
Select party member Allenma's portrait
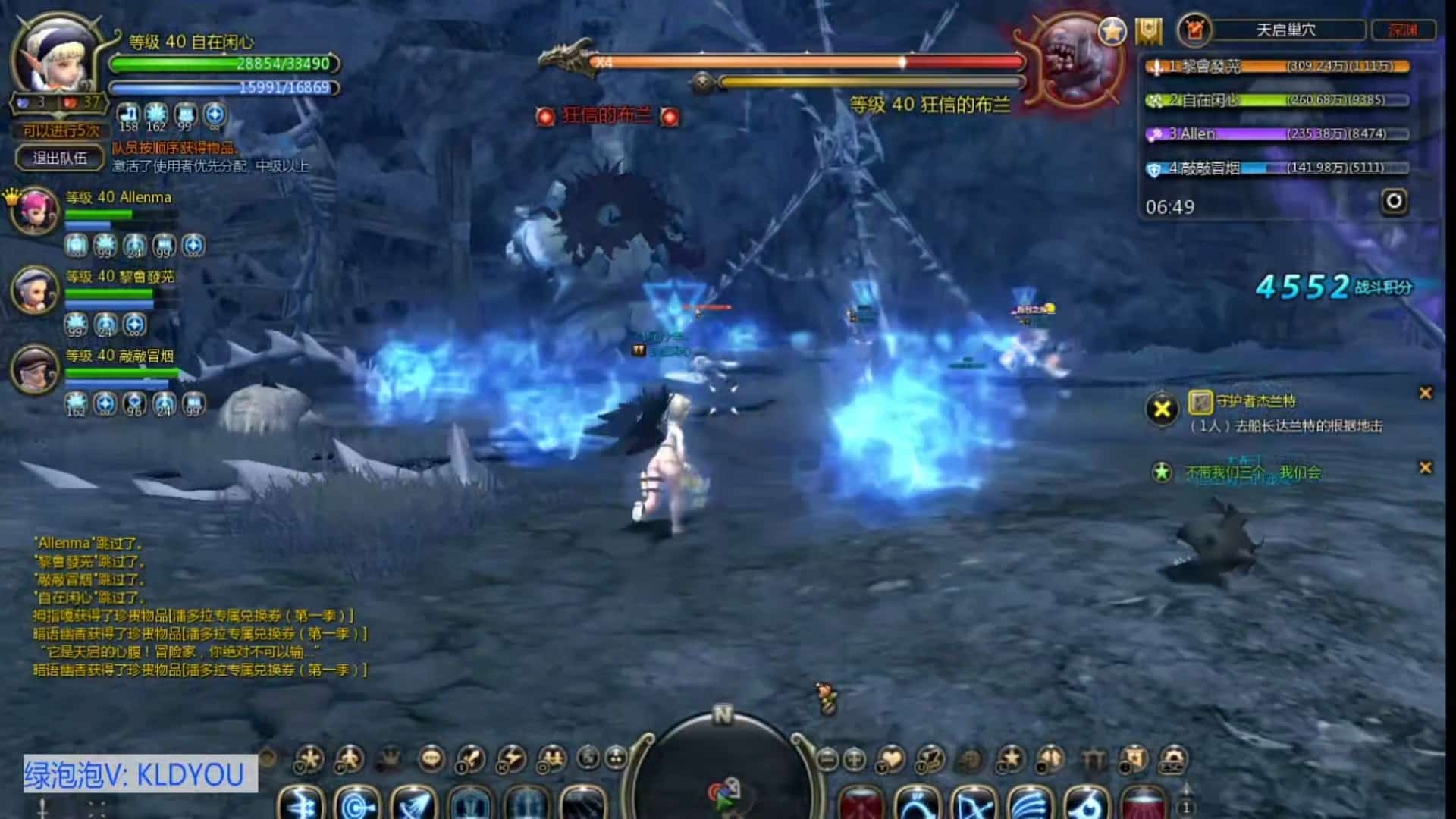pyautogui.click(x=35, y=210)
